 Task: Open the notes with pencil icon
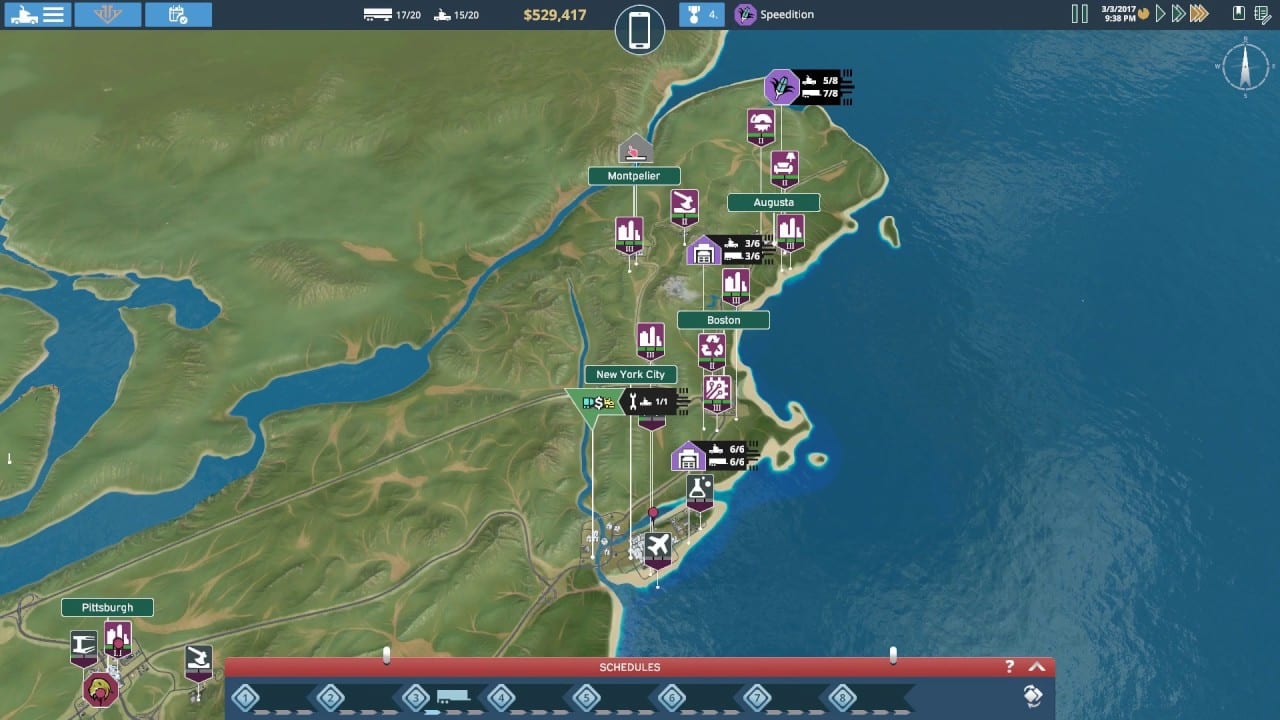tap(1262, 13)
